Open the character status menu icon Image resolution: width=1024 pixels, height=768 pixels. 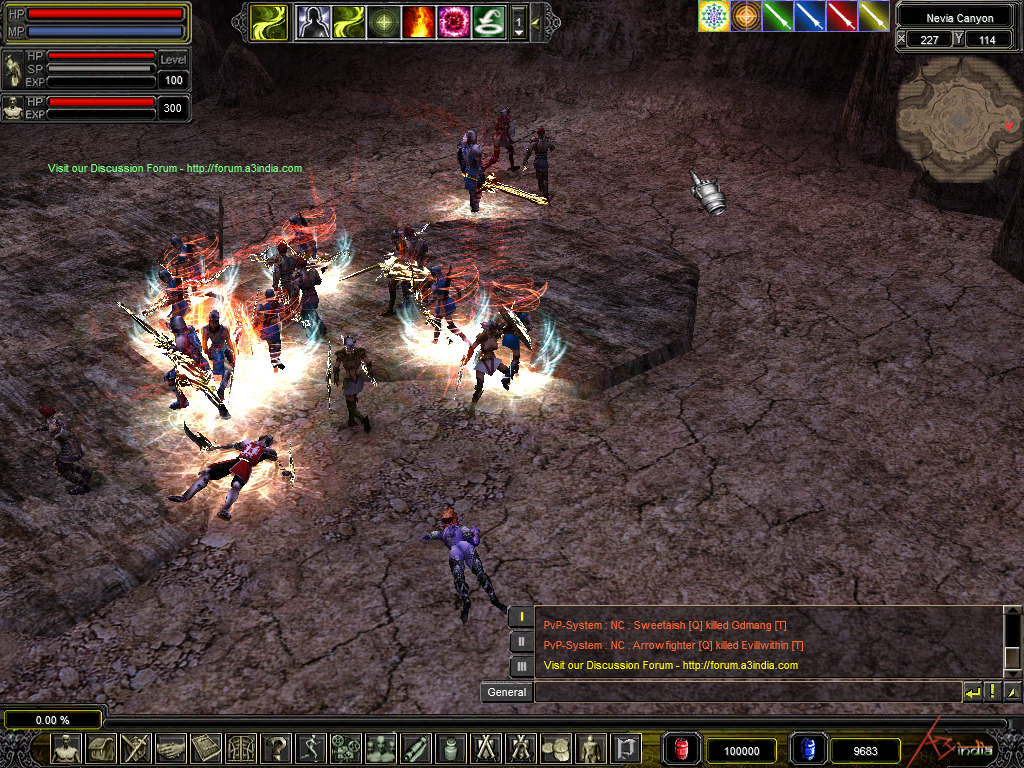click(66, 748)
